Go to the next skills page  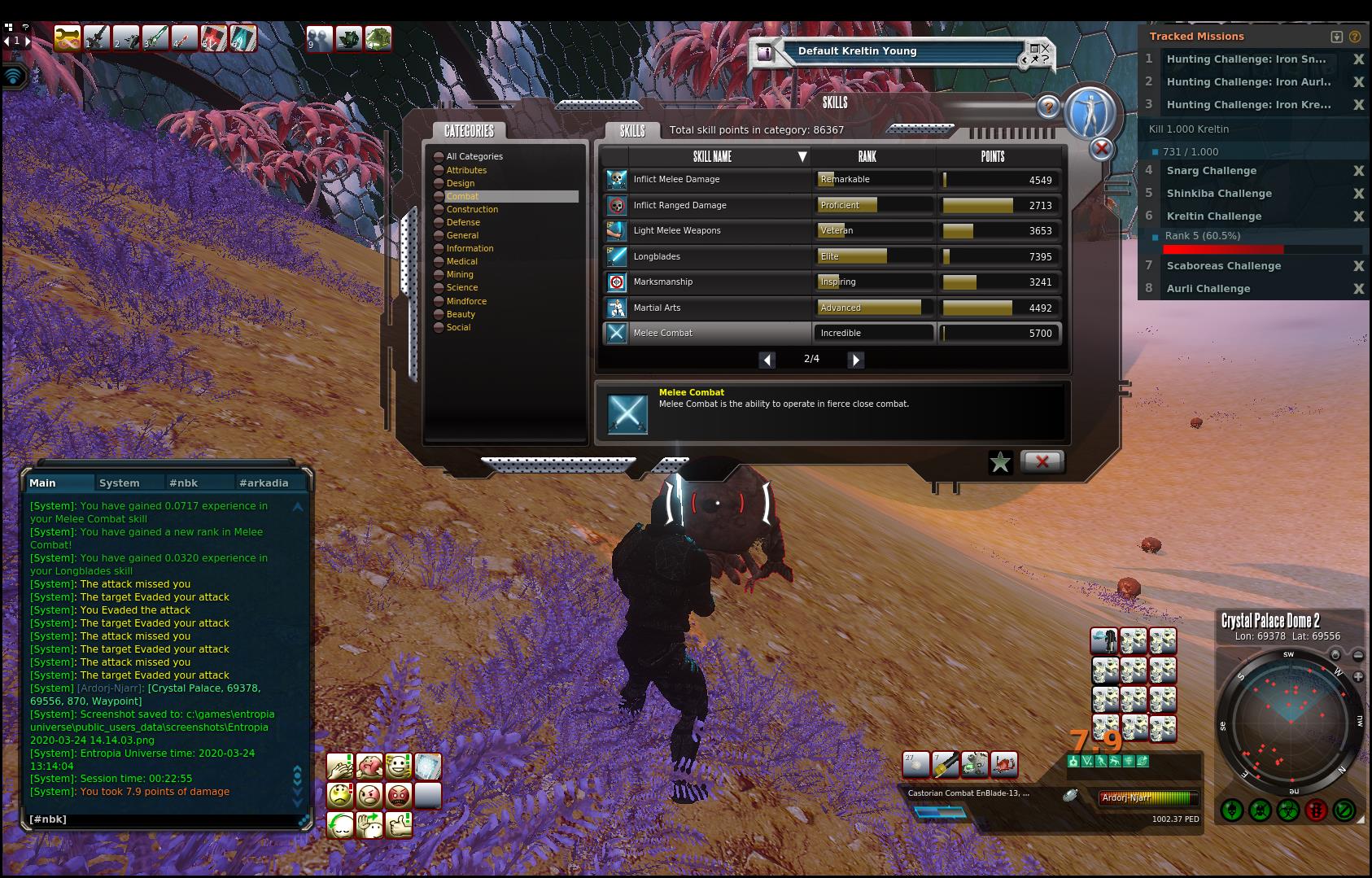point(855,360)
